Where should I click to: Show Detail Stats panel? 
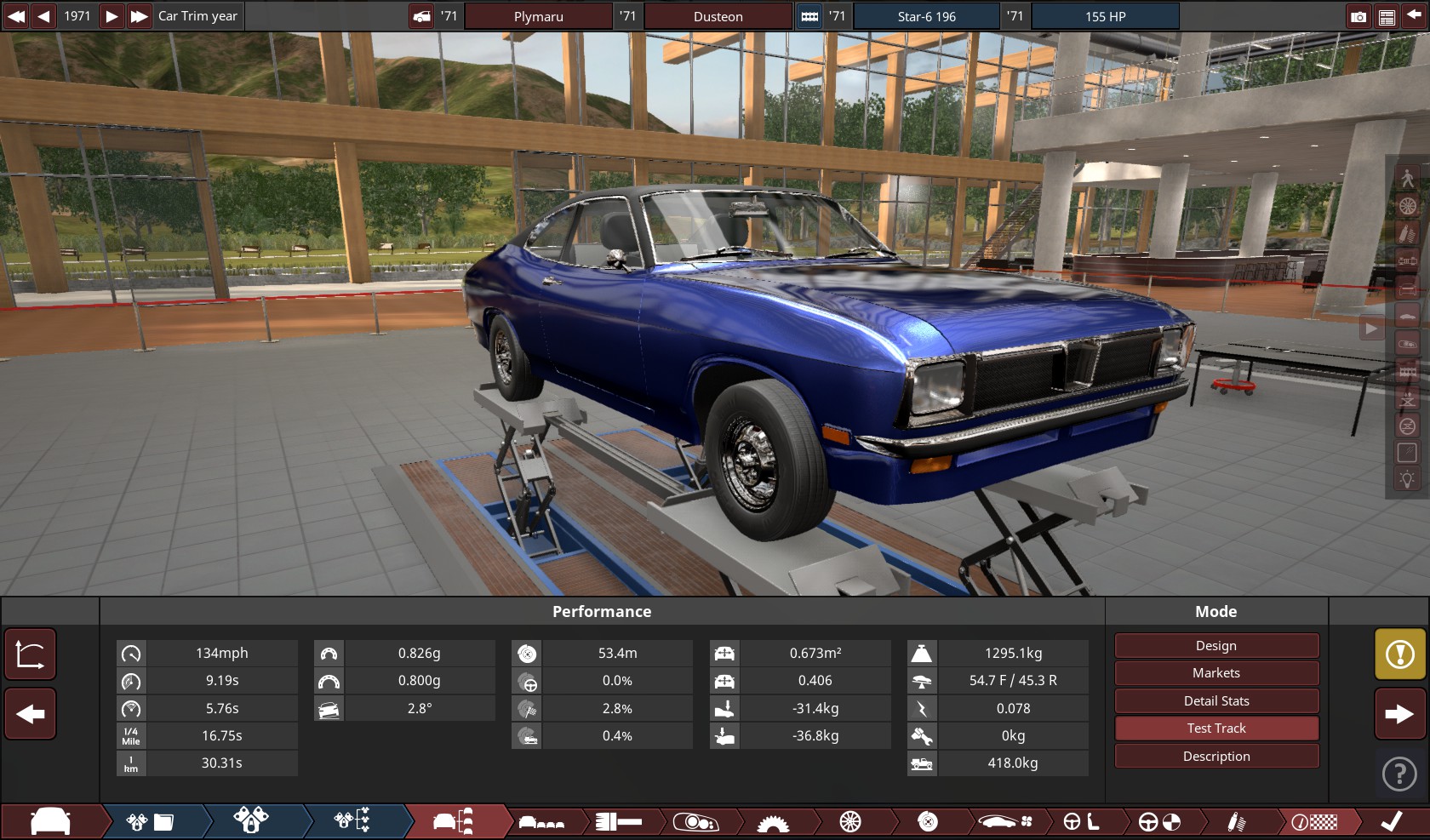(1215, 701)
